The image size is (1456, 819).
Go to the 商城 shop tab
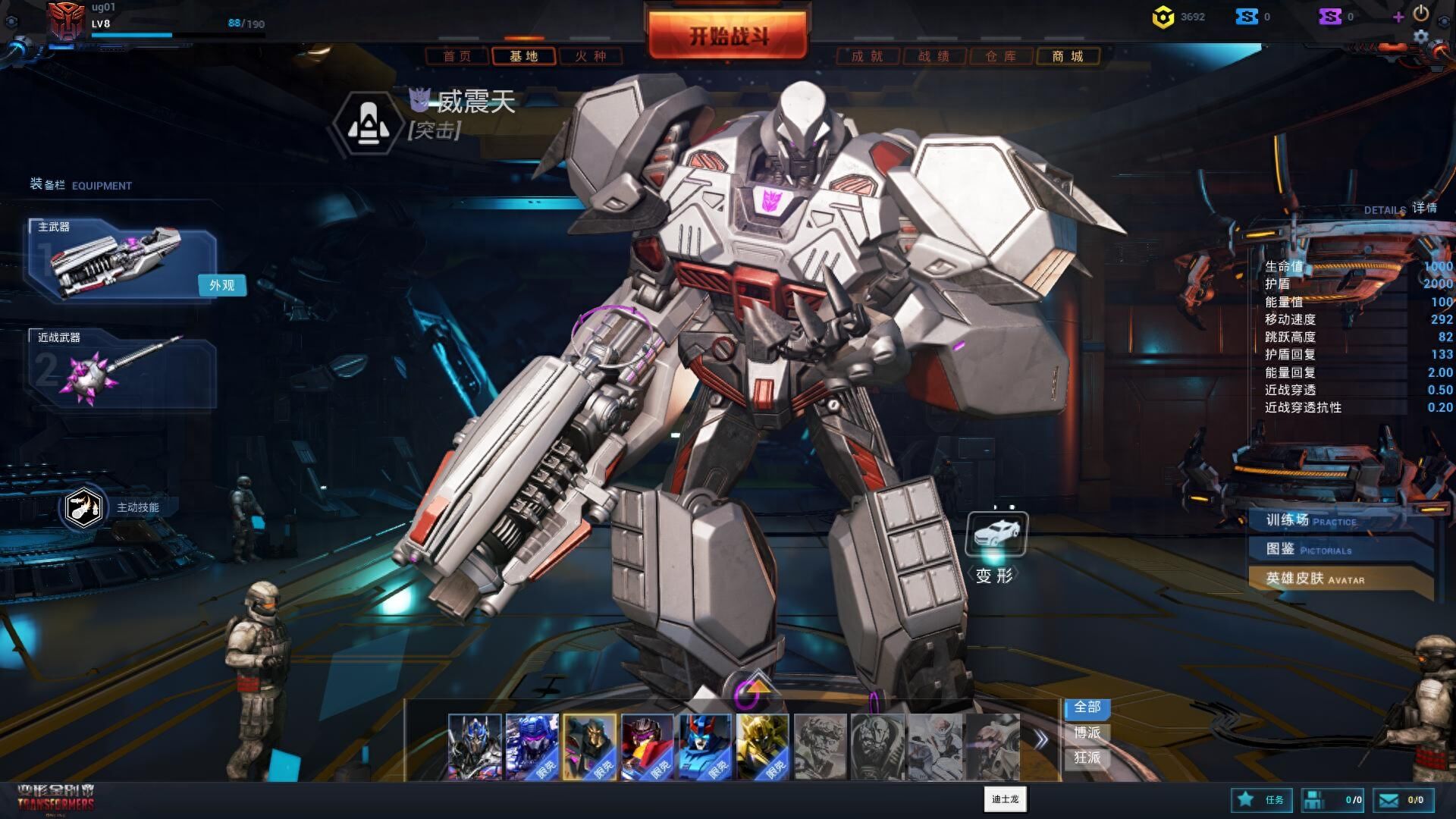1067,56
